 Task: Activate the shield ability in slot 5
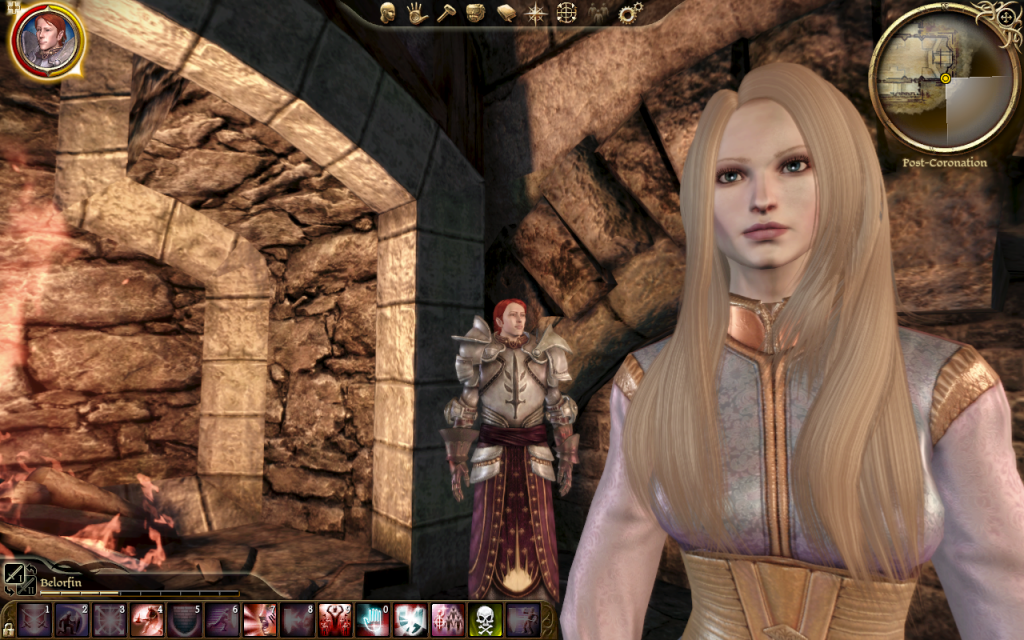[184, 620]
